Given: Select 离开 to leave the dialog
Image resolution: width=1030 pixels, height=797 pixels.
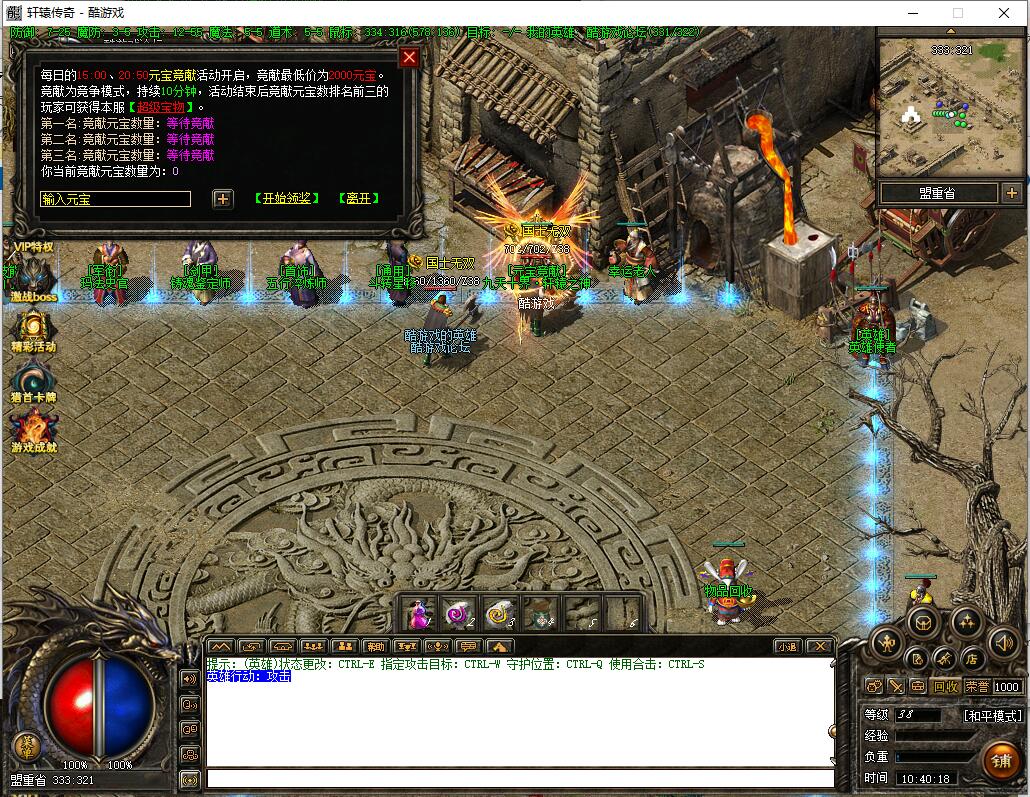Looking at the screenshot, I should click(x=358, y=199).
